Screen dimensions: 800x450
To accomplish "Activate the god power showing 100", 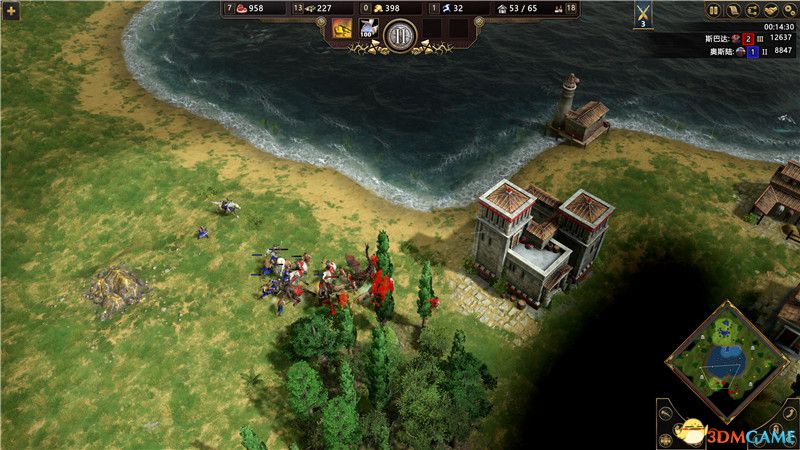I will (x=367, y=30).
